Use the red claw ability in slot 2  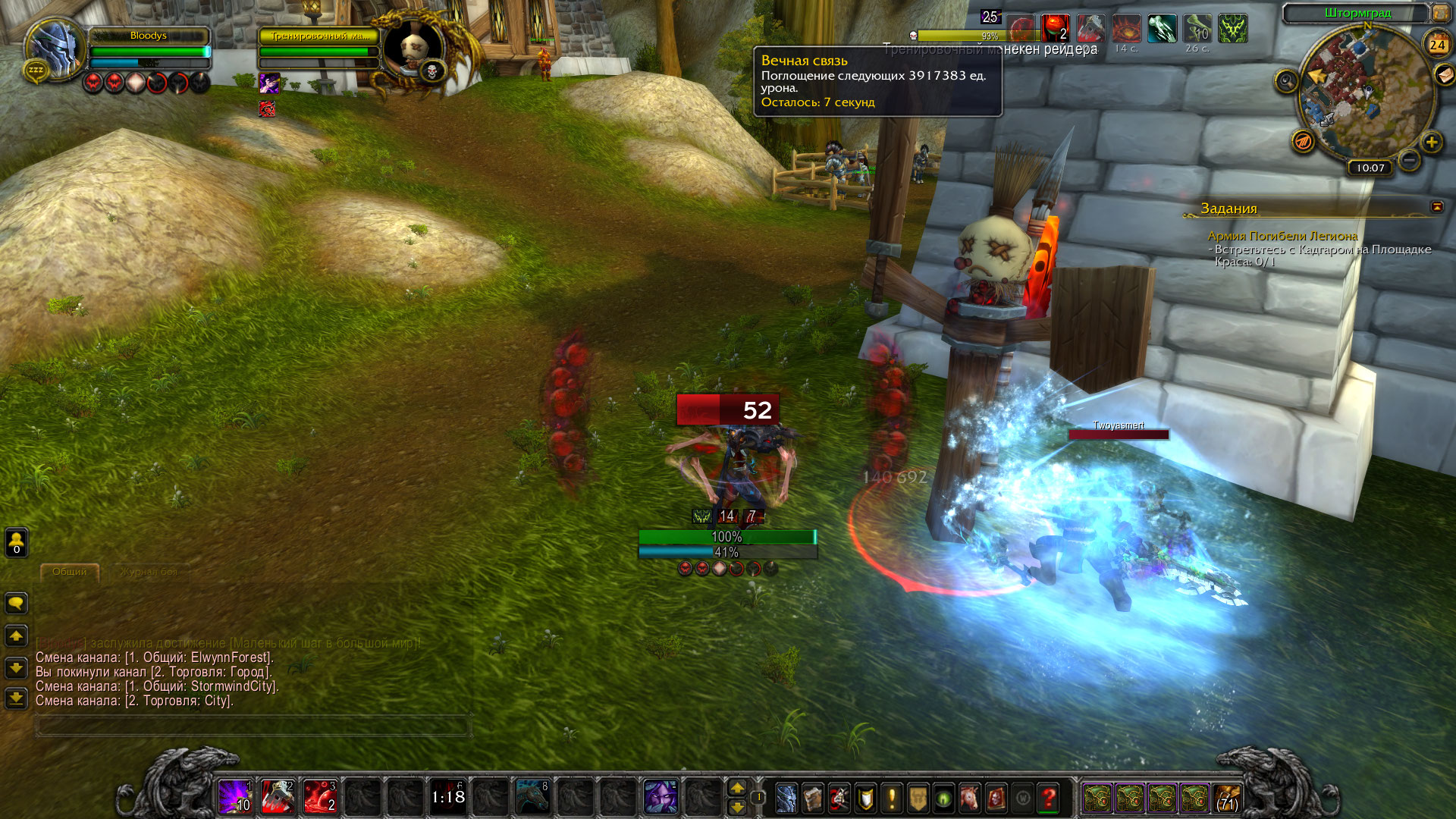click(278, 796)
